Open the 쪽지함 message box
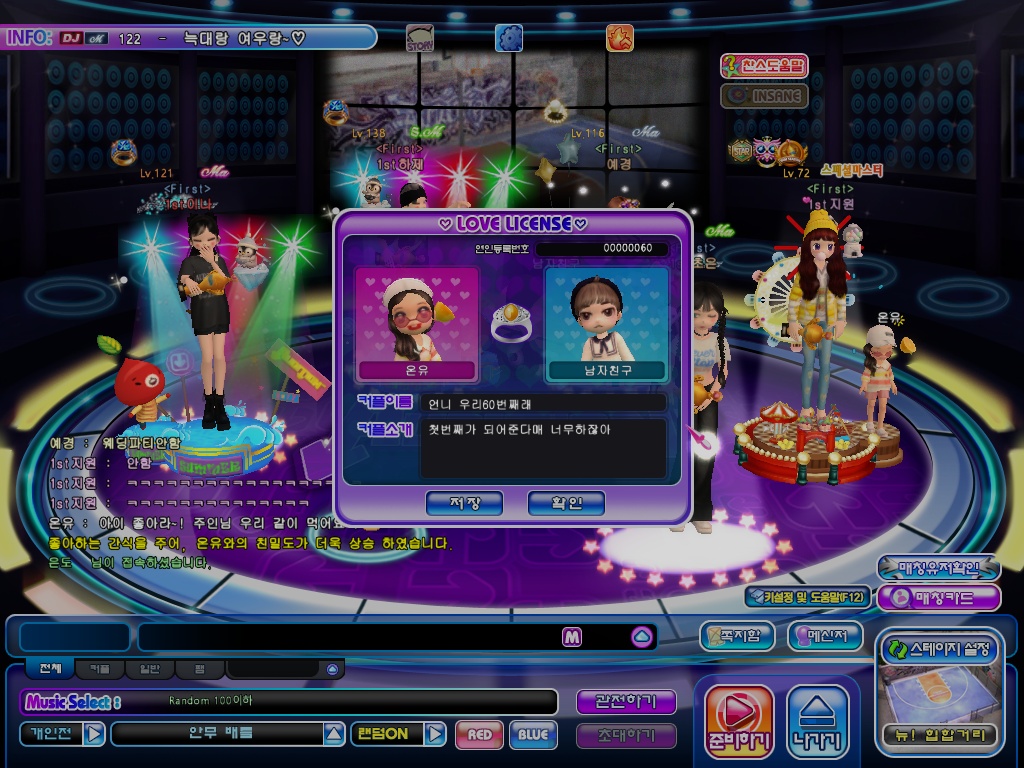The image size is (1024, 768). coord(739,635)
